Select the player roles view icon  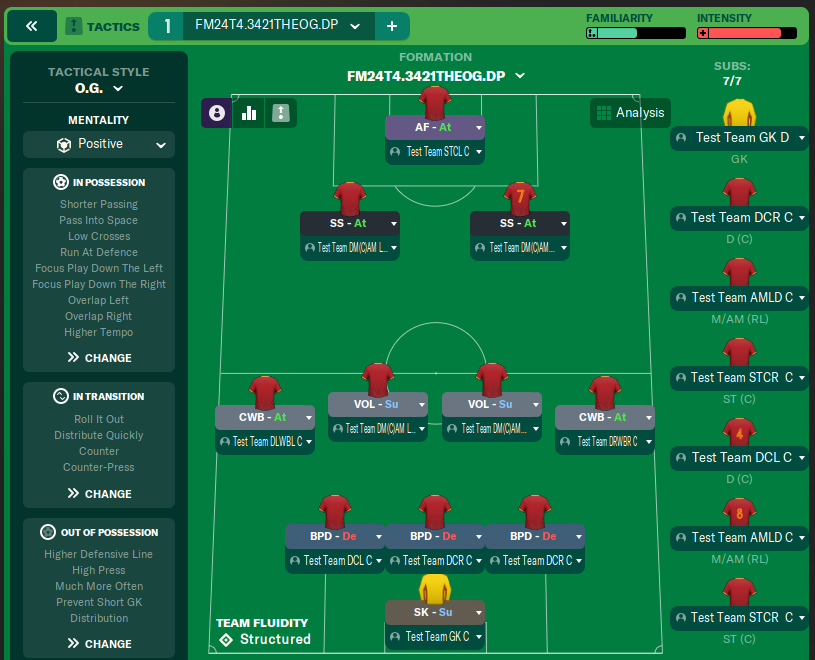coord(216,113)
